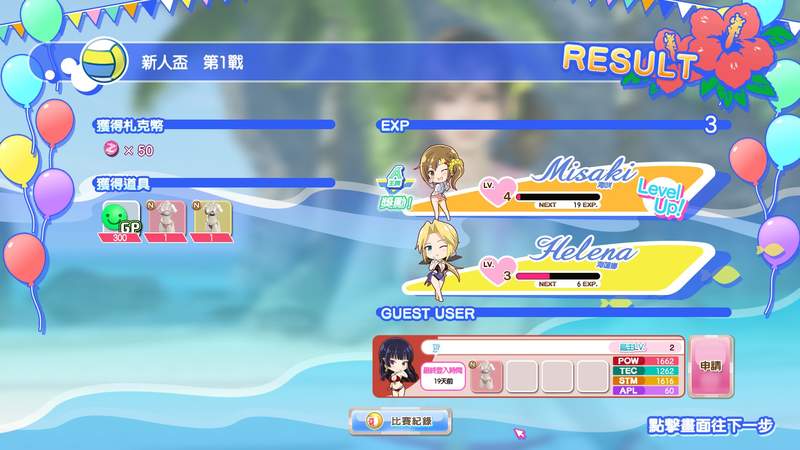This screenshot has height=450, width=800.
Task: Inspect the yellow swimsuit reward item
Action: [x=211, y=221]
